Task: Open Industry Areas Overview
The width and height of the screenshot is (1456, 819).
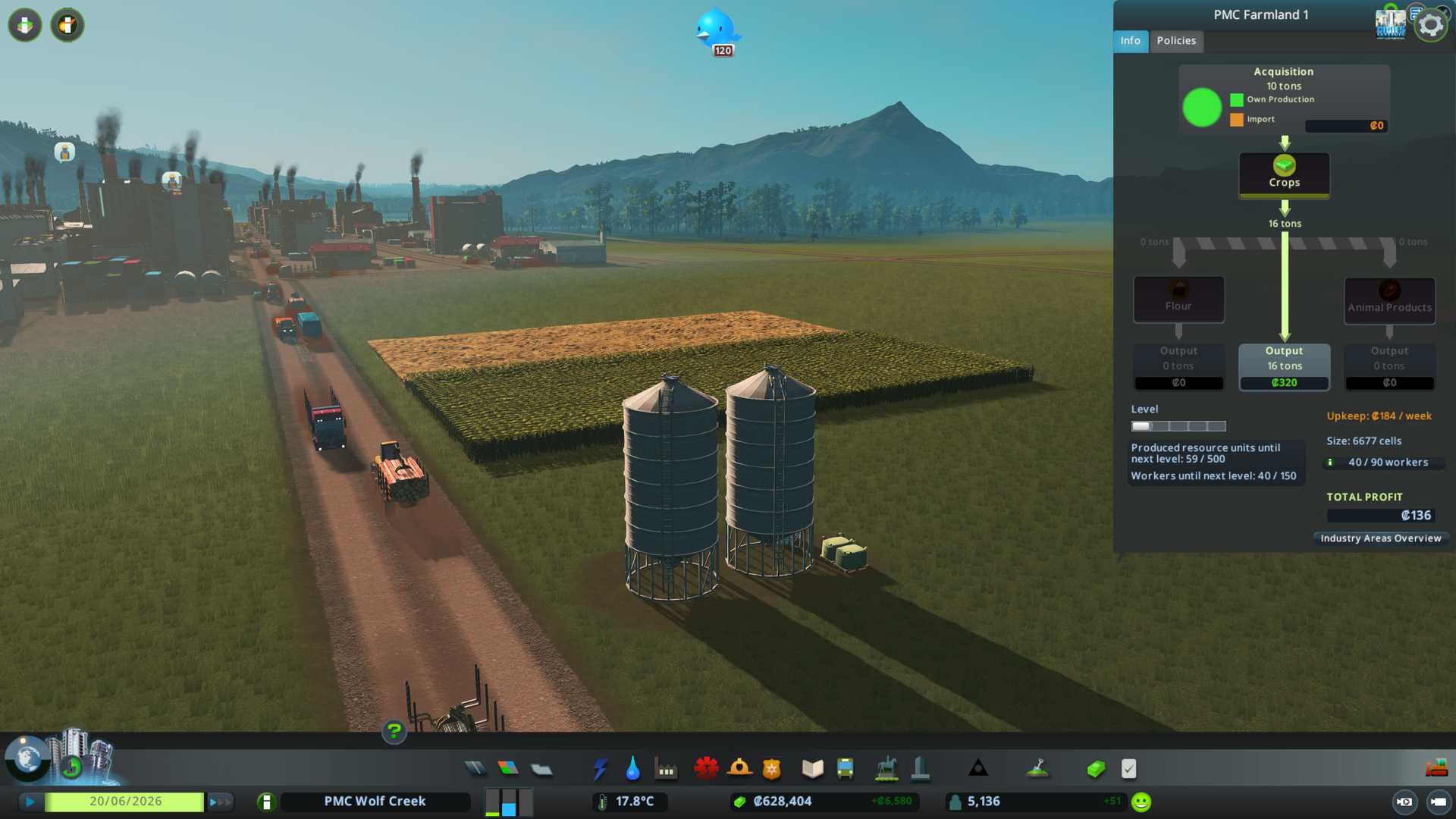Action: [x=1380, y=538]
